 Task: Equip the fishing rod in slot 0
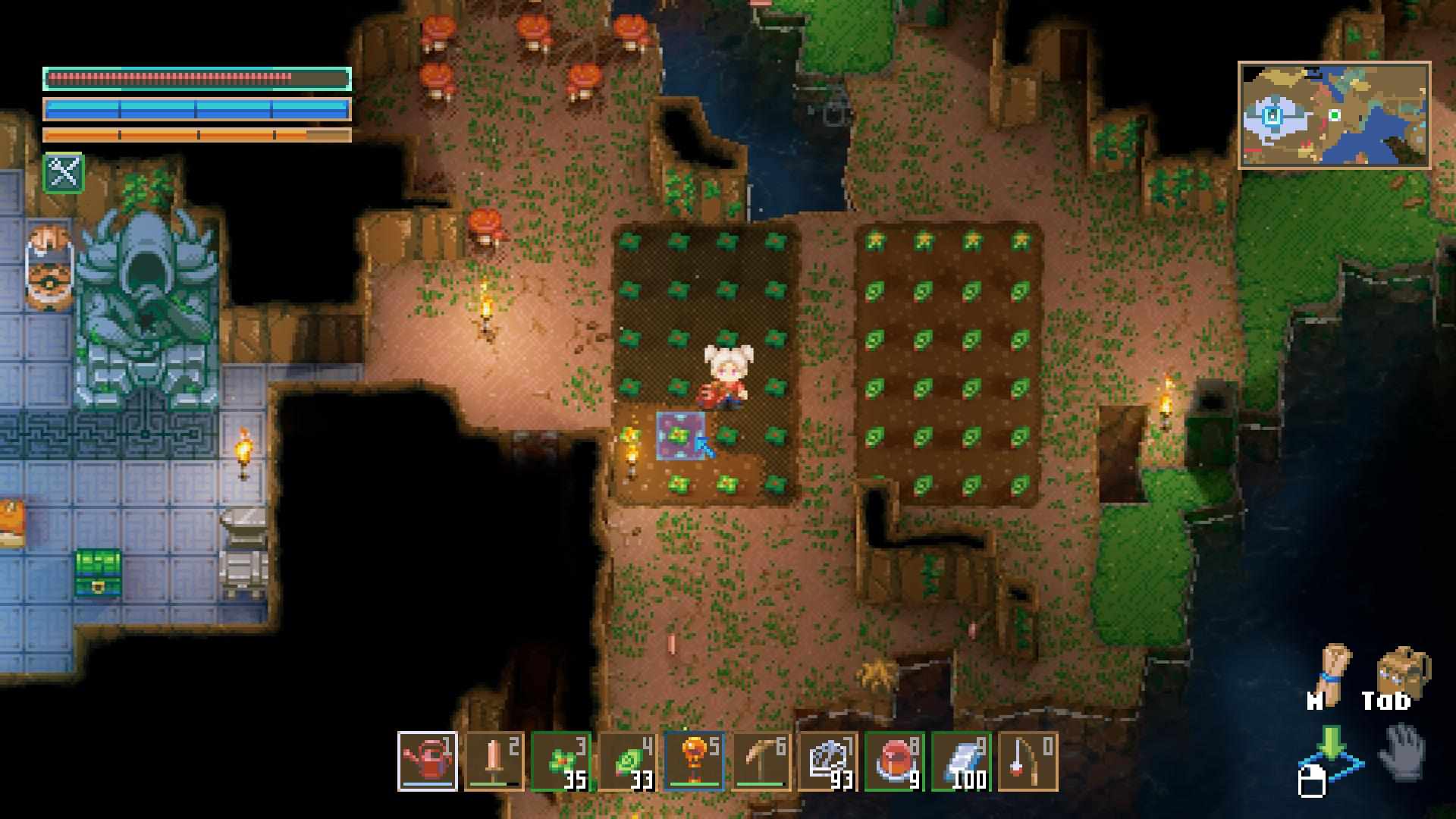[x=1028, y=761]
